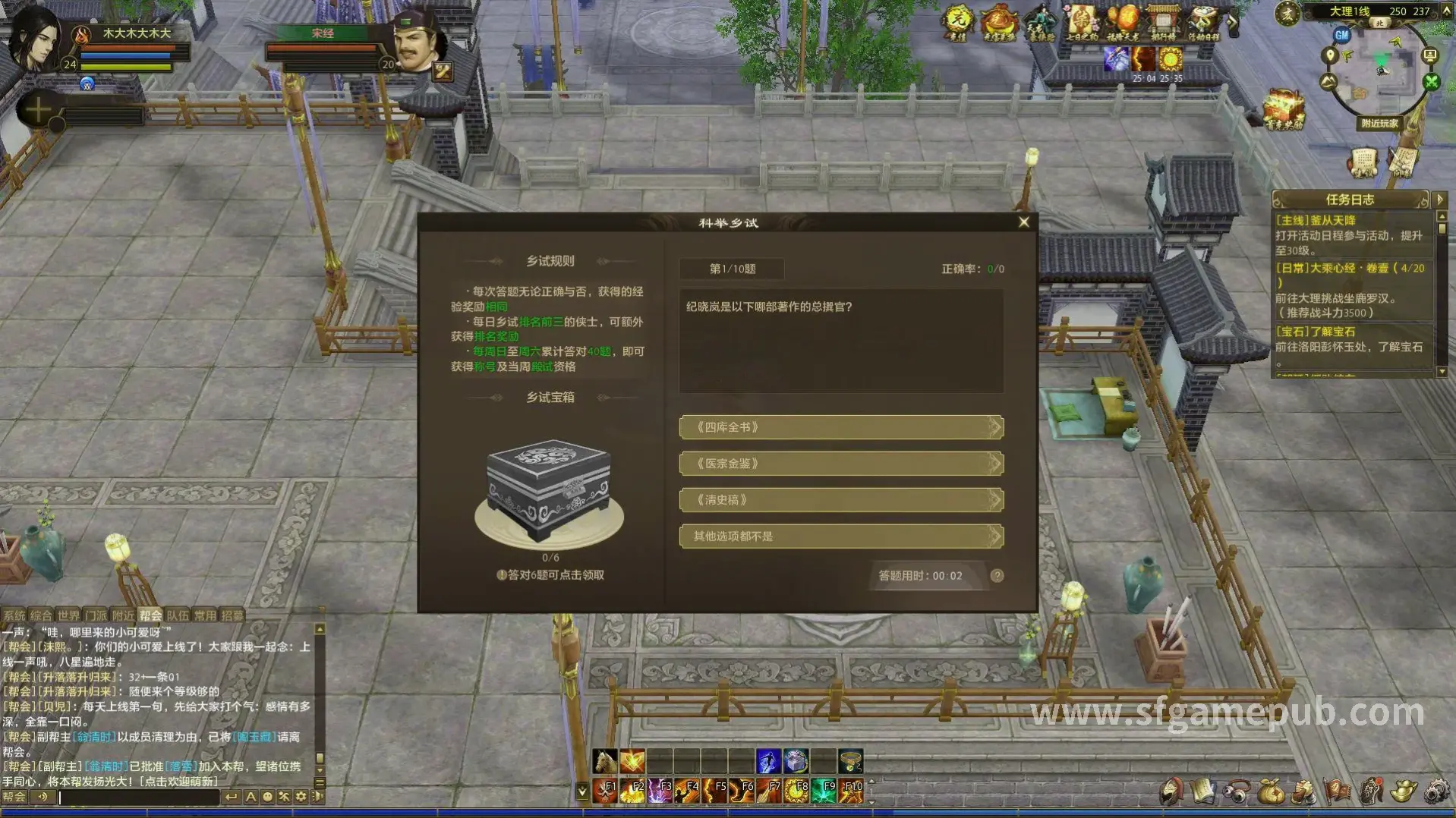Choose the answer《四库全书》

(840, 427)
